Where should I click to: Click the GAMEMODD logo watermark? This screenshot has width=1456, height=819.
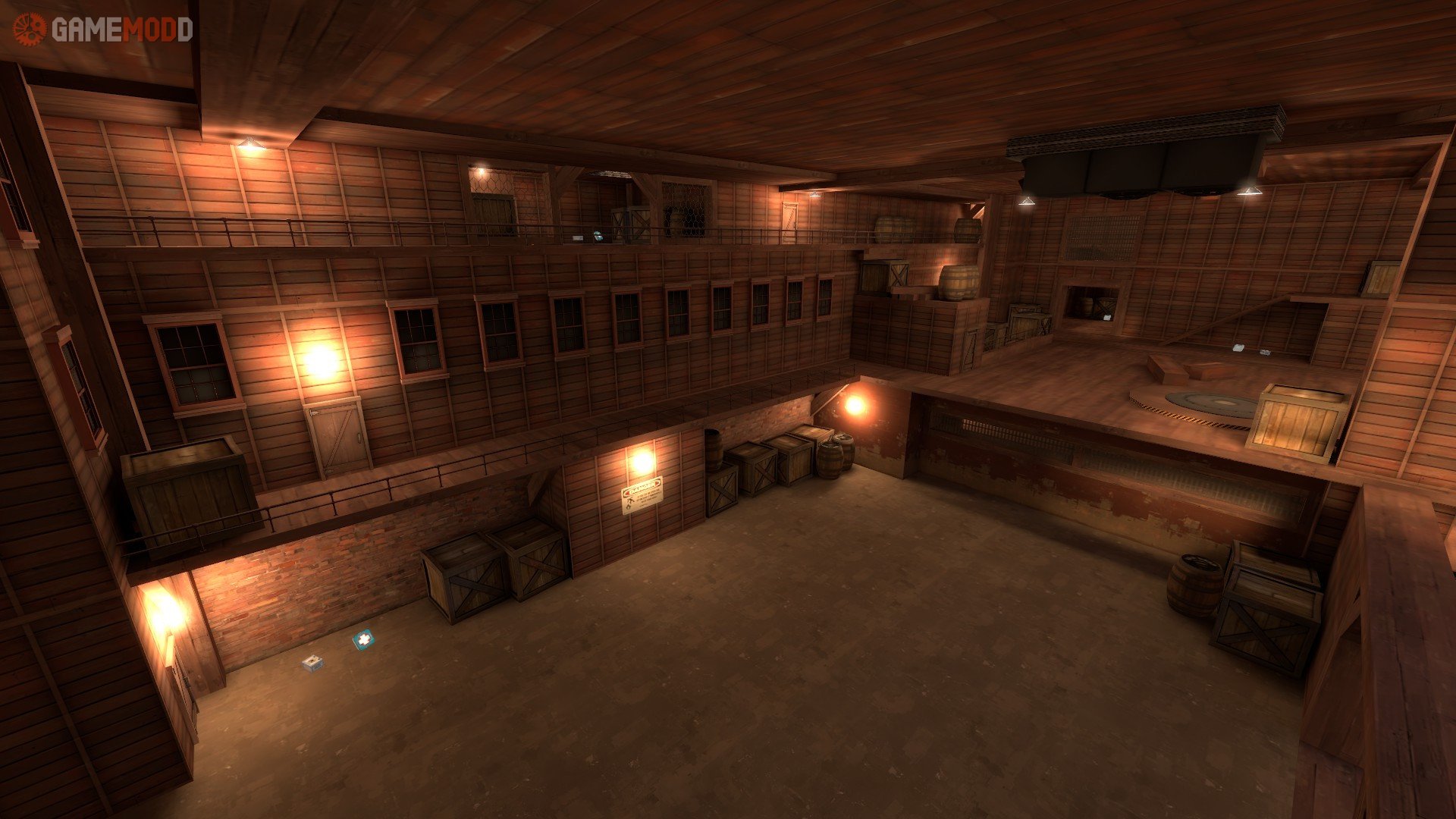pyautogui.click(x=103, y=30)
